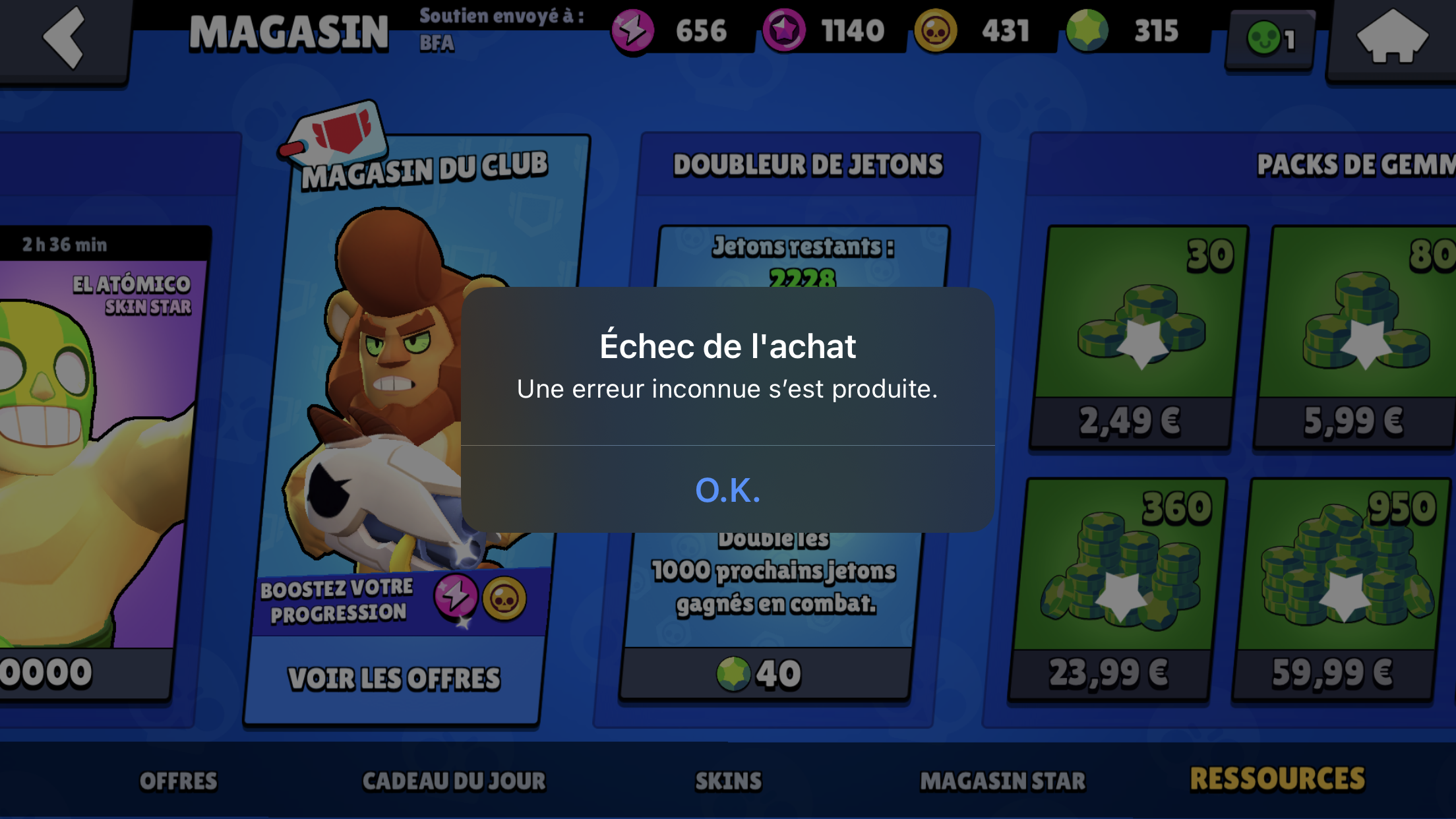1456x819 pixels.
Task: Show the Magasin Star tab
Action: 1002,781
